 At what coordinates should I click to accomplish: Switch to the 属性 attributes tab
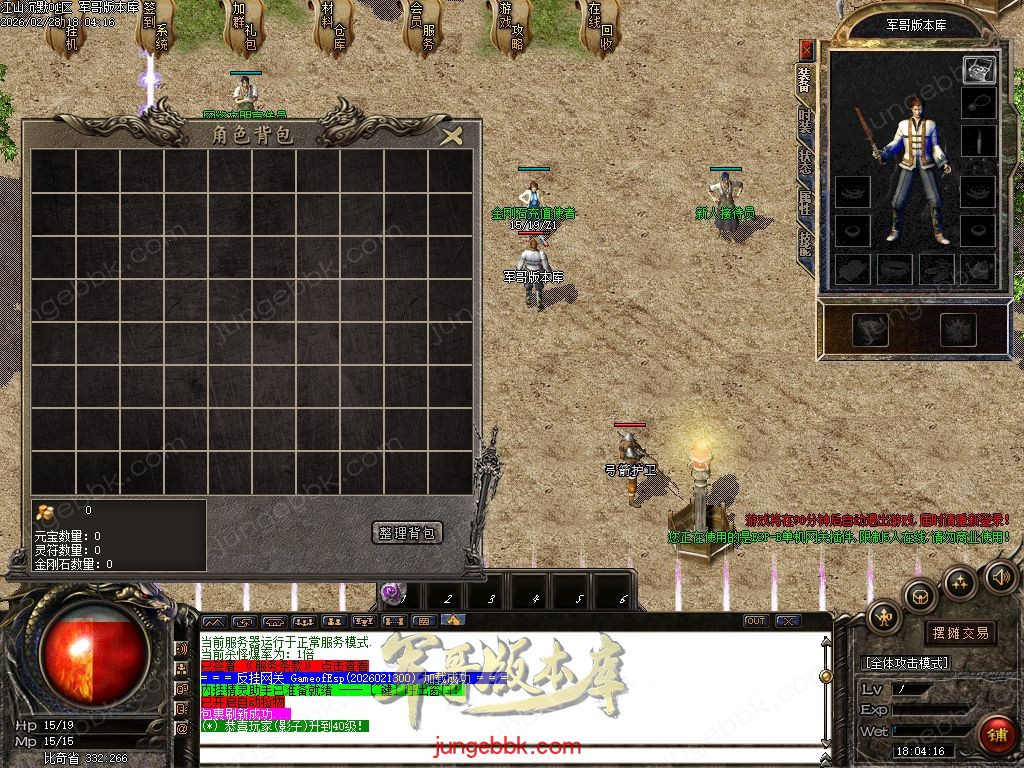(x=805, y=203)
